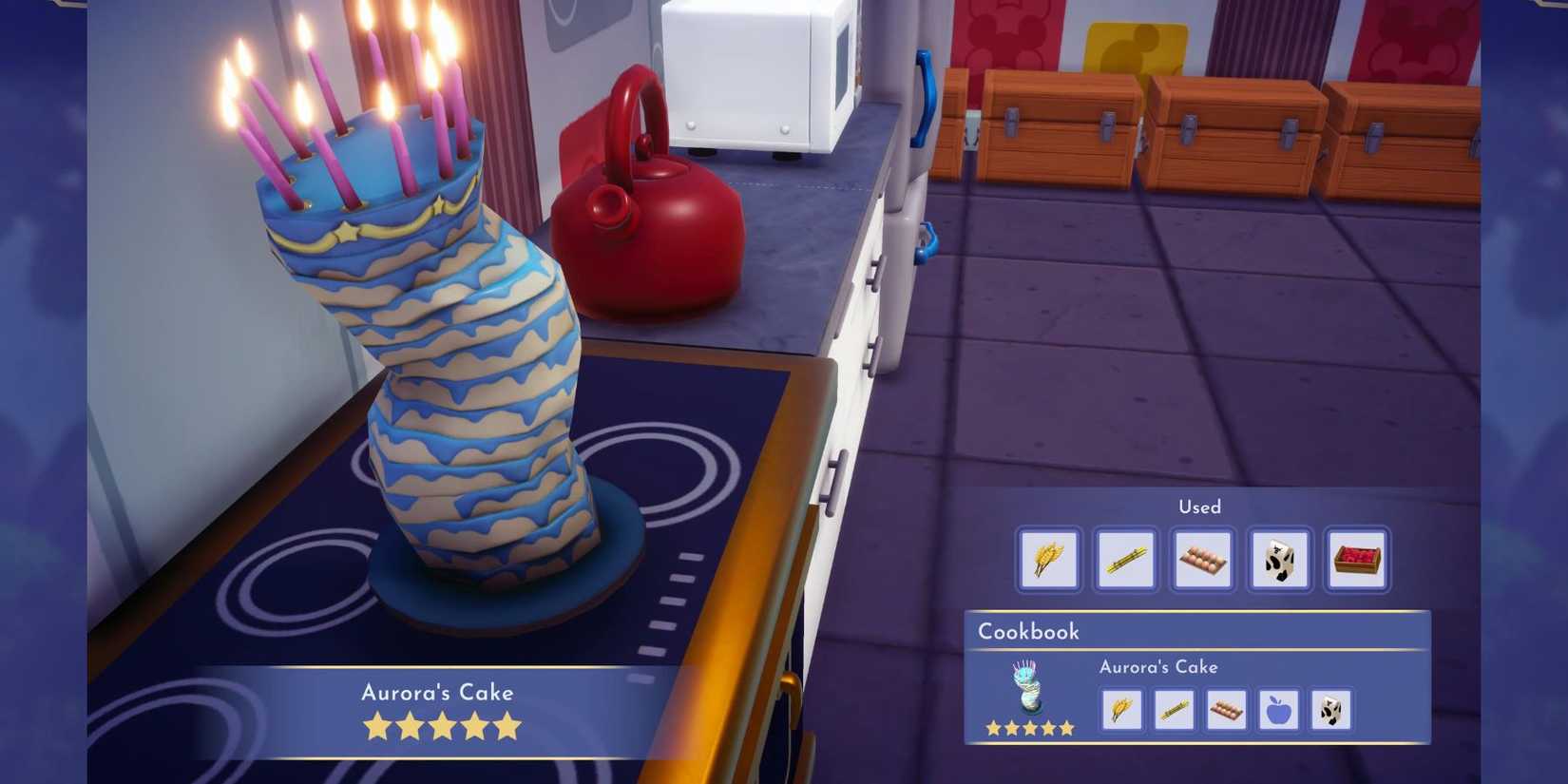Select the milk ingredient in the Cookbook recipe
This screenshot has height=784, width=1568.
(x=1330, y=710)
